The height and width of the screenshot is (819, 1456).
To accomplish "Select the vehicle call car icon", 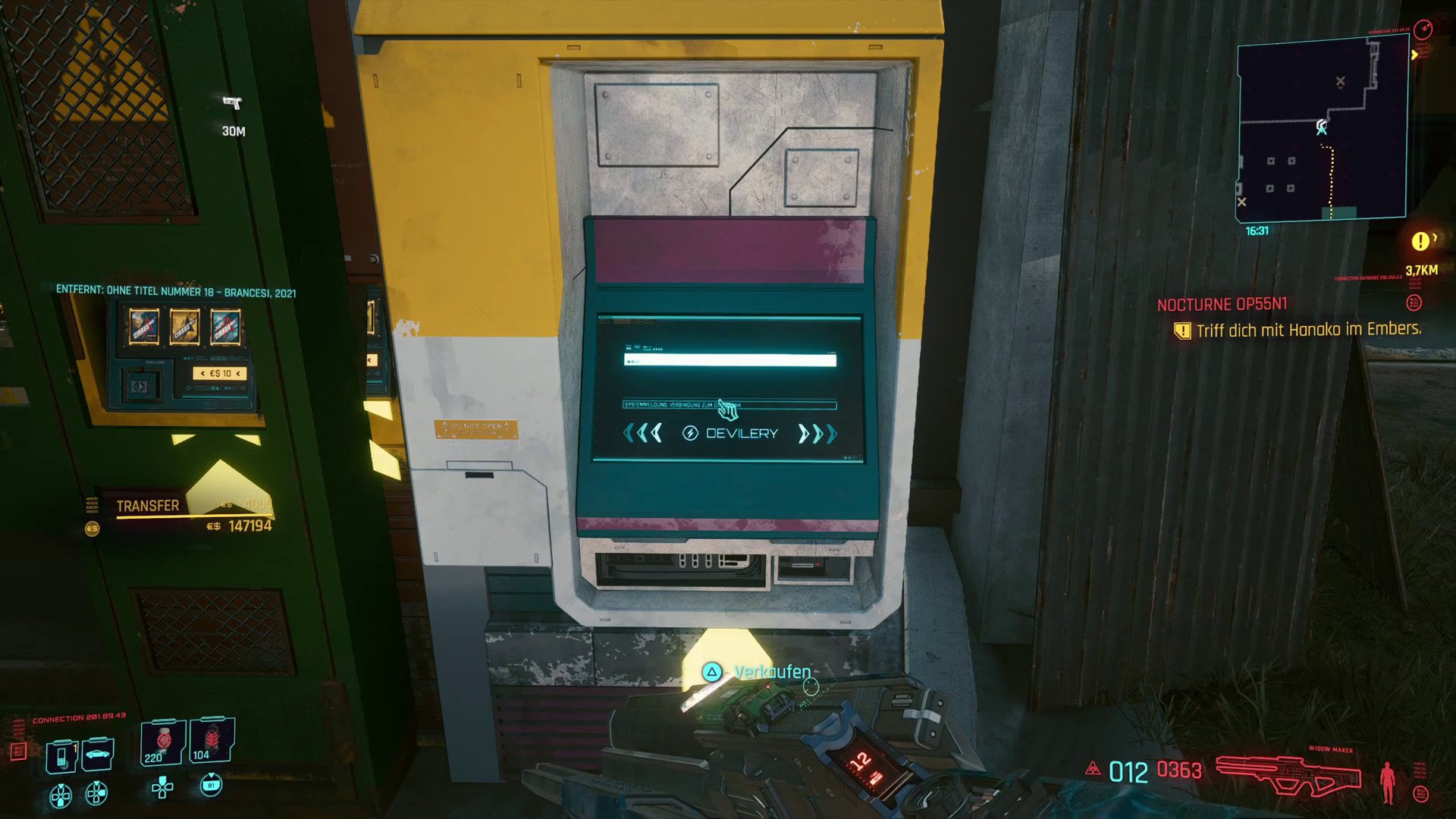I will click(x=99, y=753).
